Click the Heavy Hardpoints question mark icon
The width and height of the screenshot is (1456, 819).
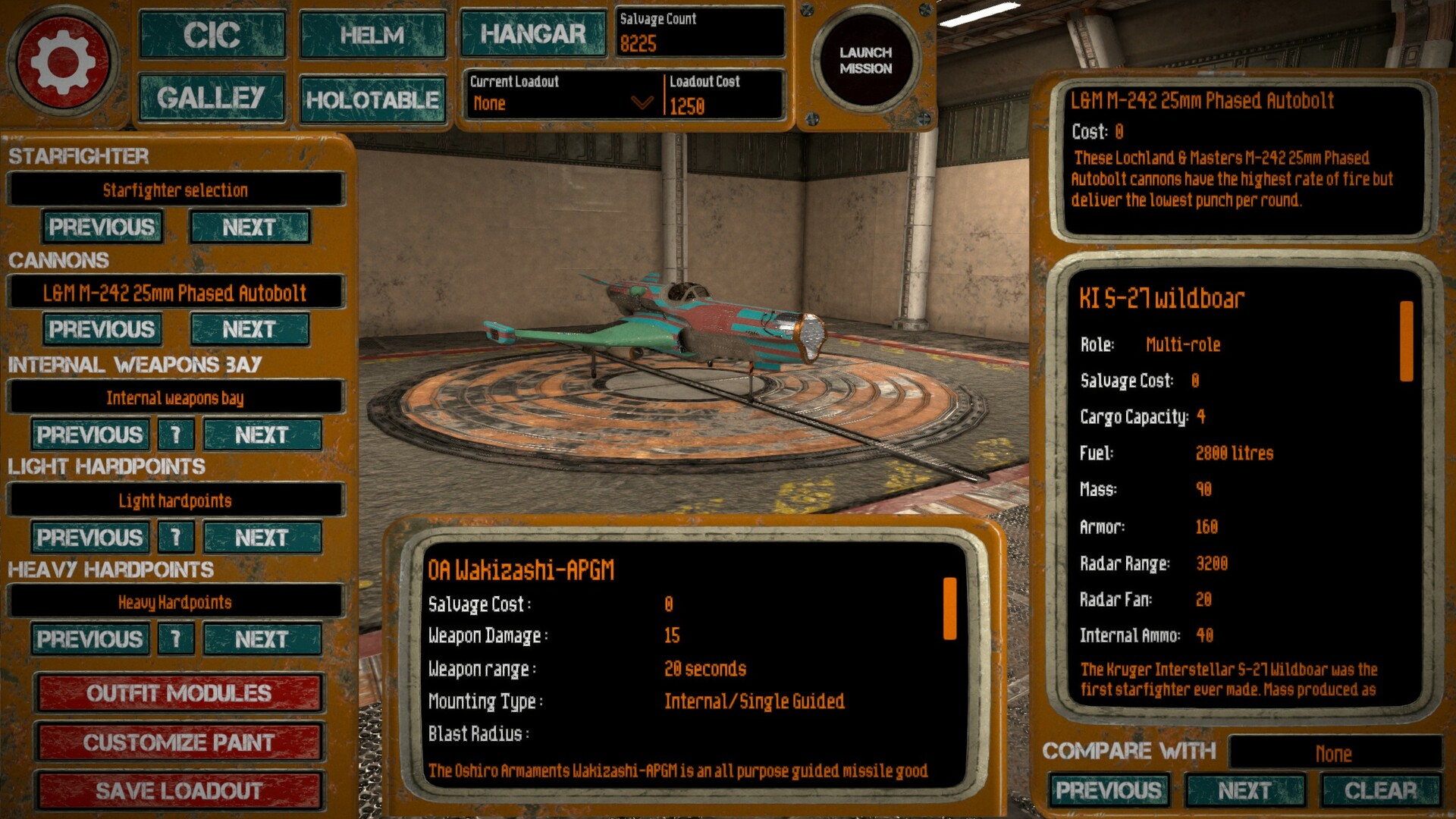tap(175, 639)
